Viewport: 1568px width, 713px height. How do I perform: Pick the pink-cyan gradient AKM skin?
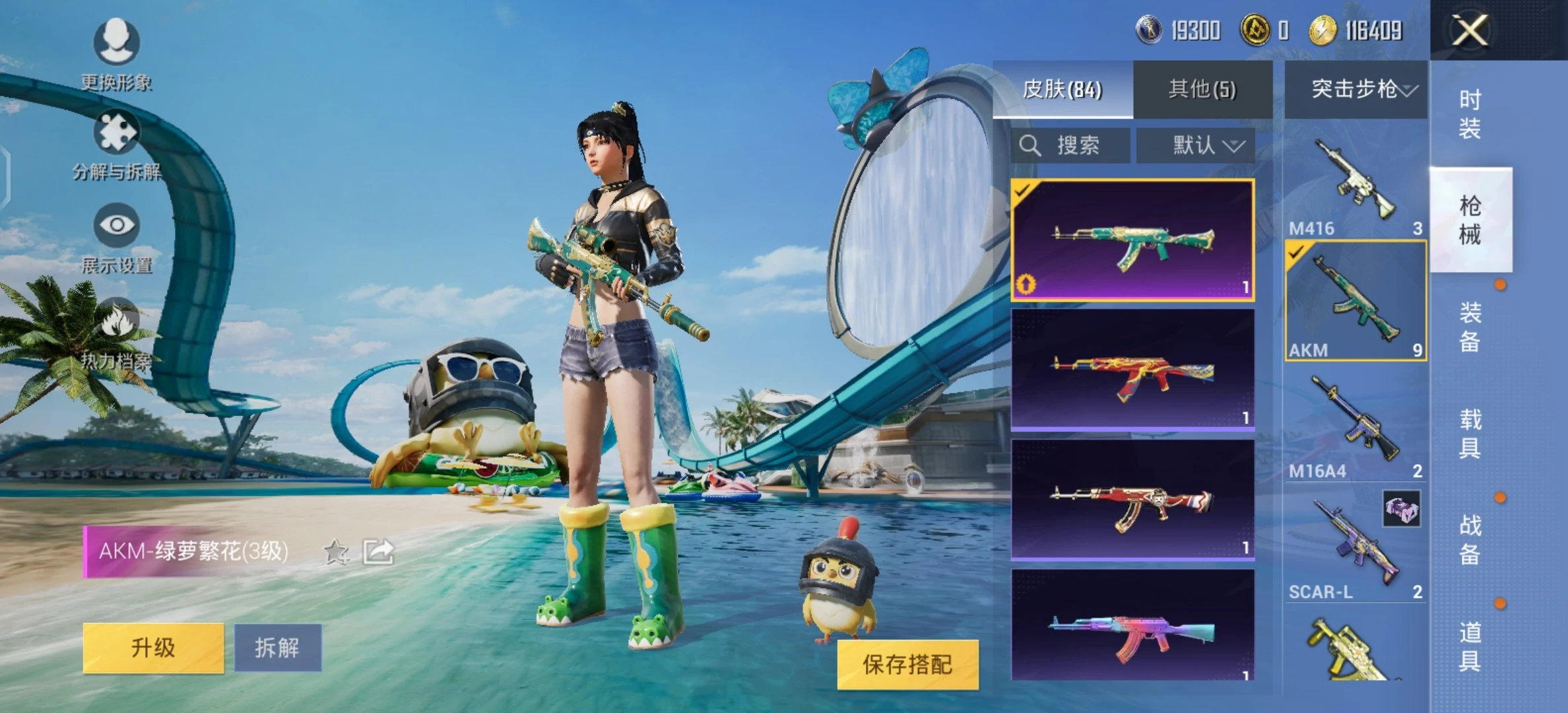tap(1132, 626)
